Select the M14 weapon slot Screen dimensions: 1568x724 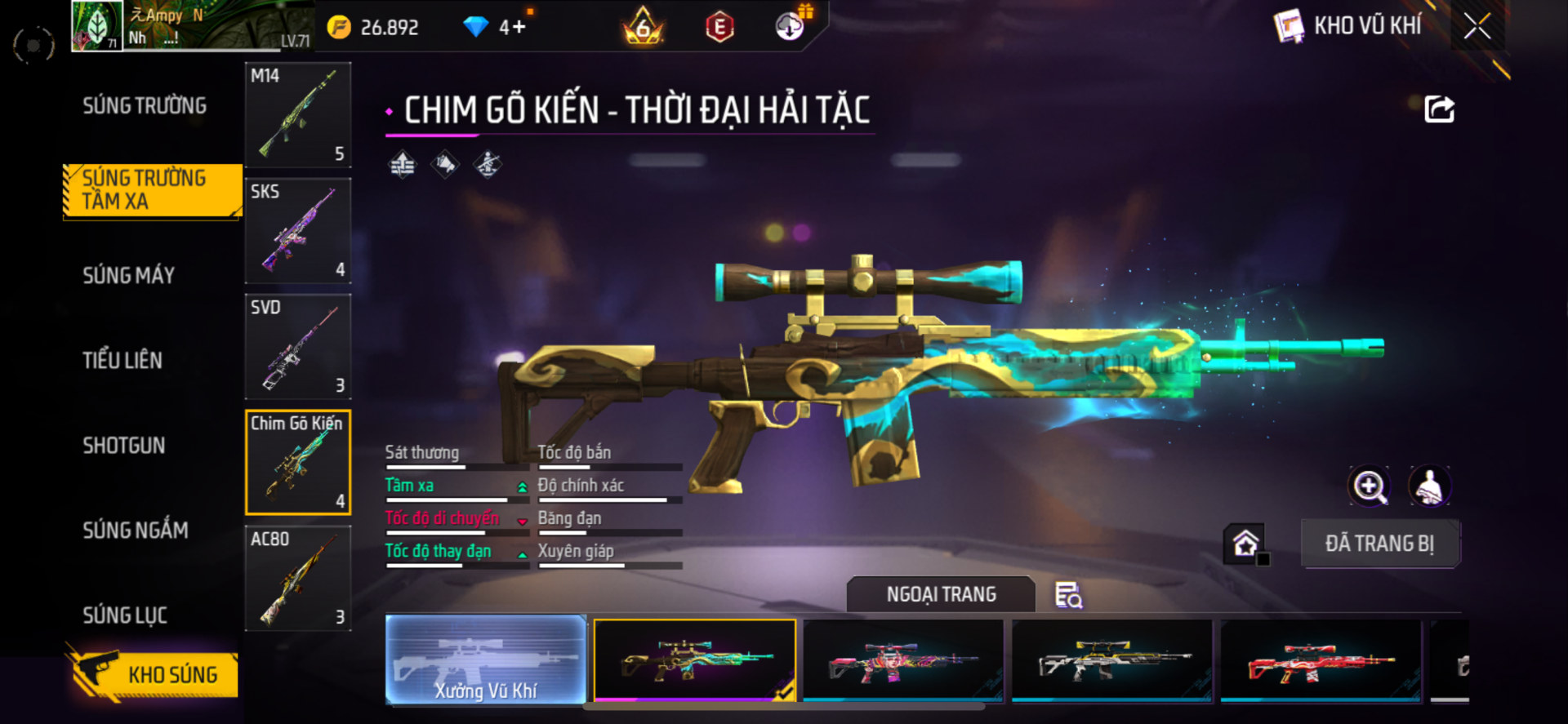(298, 115)
